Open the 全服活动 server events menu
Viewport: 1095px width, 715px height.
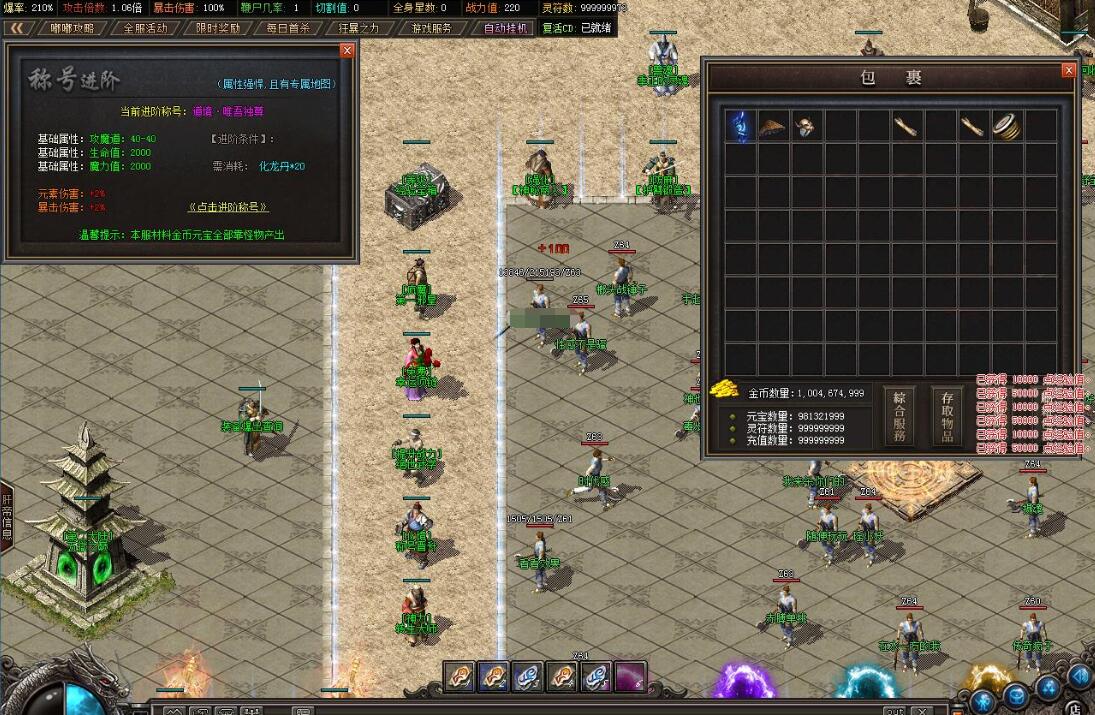tap(145, 28)
